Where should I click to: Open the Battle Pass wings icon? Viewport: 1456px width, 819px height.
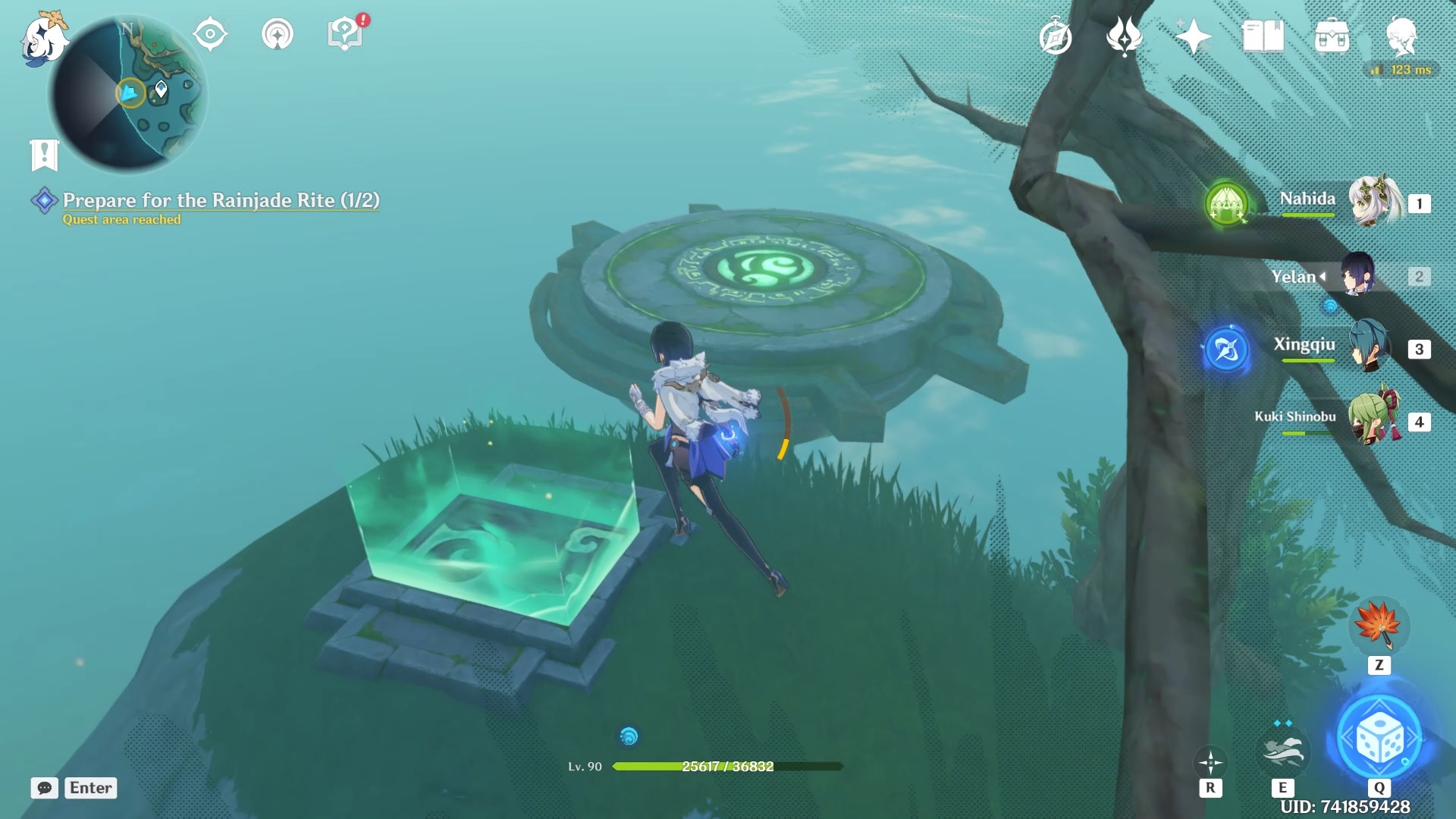1126,34
